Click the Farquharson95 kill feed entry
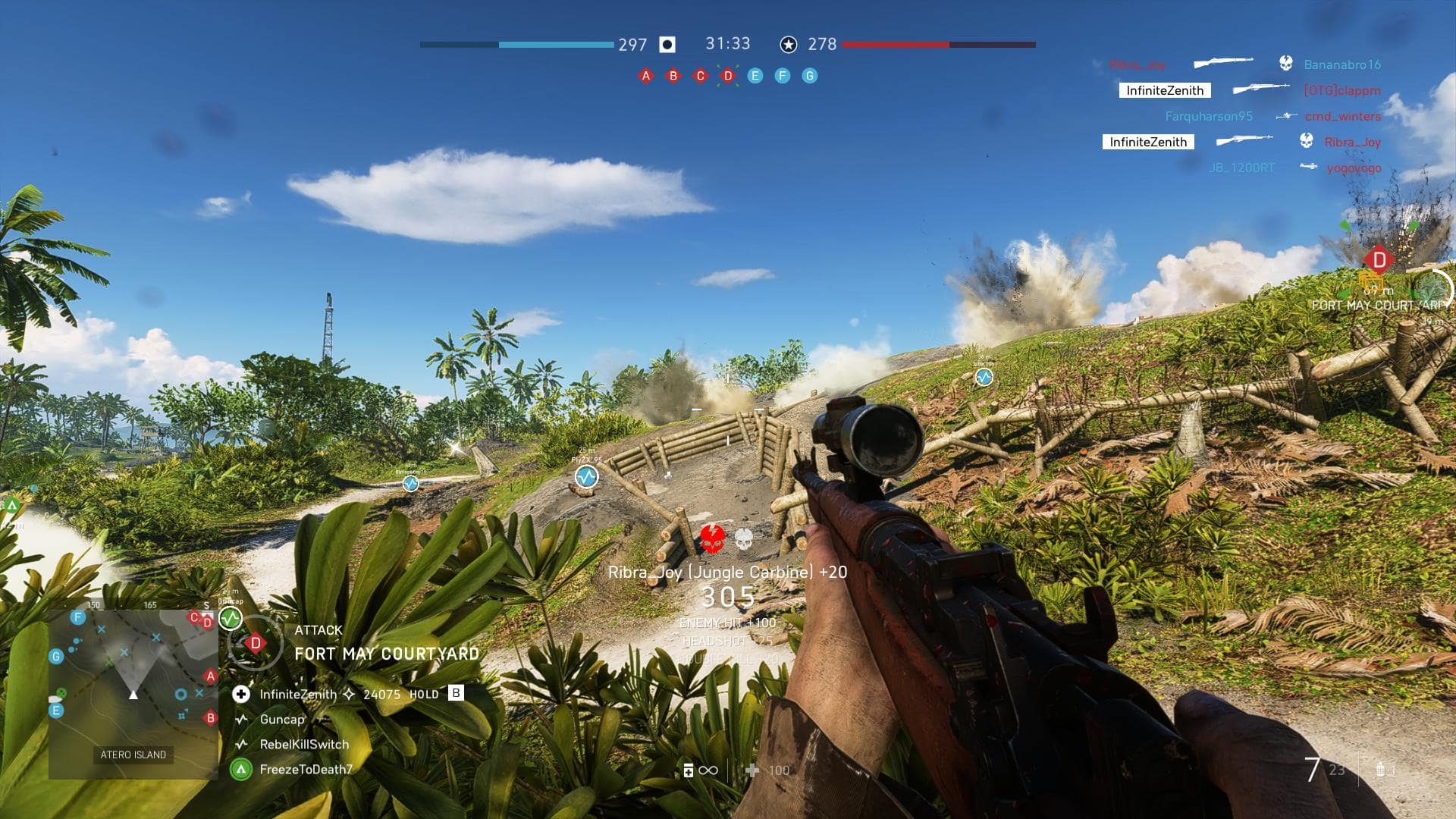 1209,116
